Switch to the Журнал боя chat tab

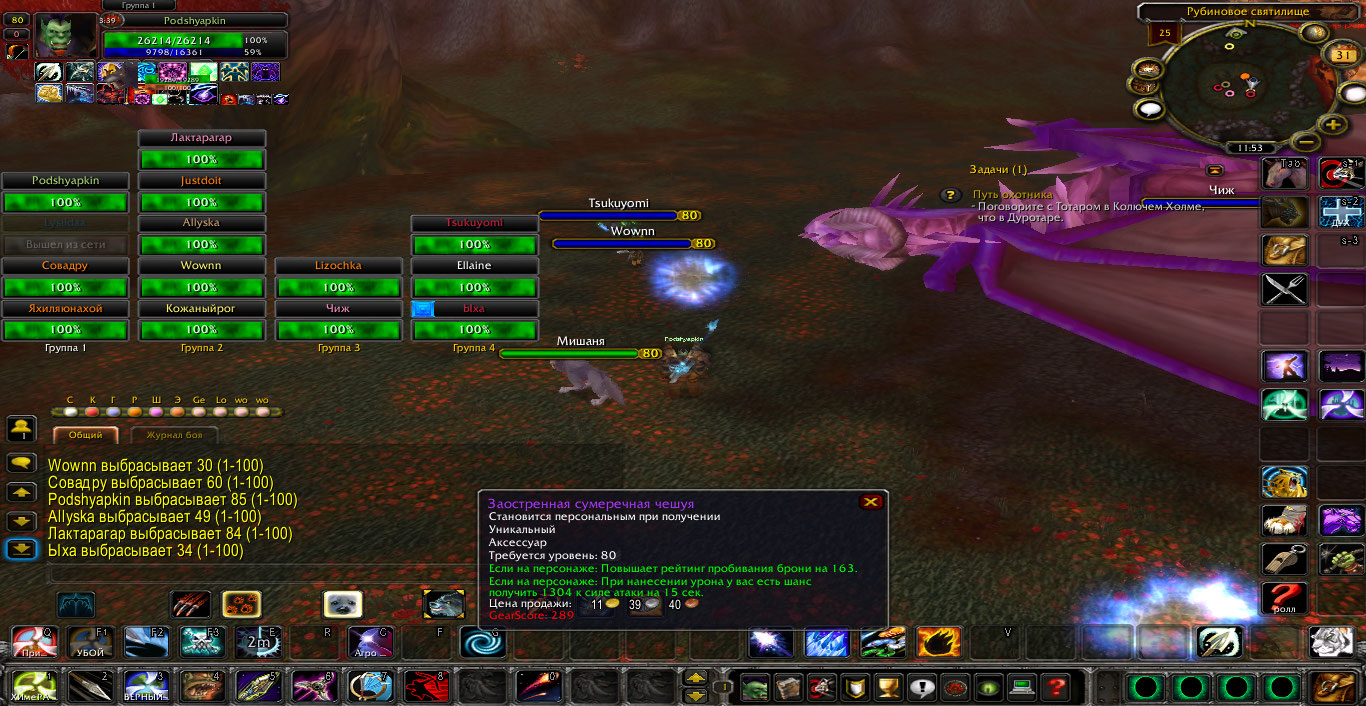(x=174, y=435)
